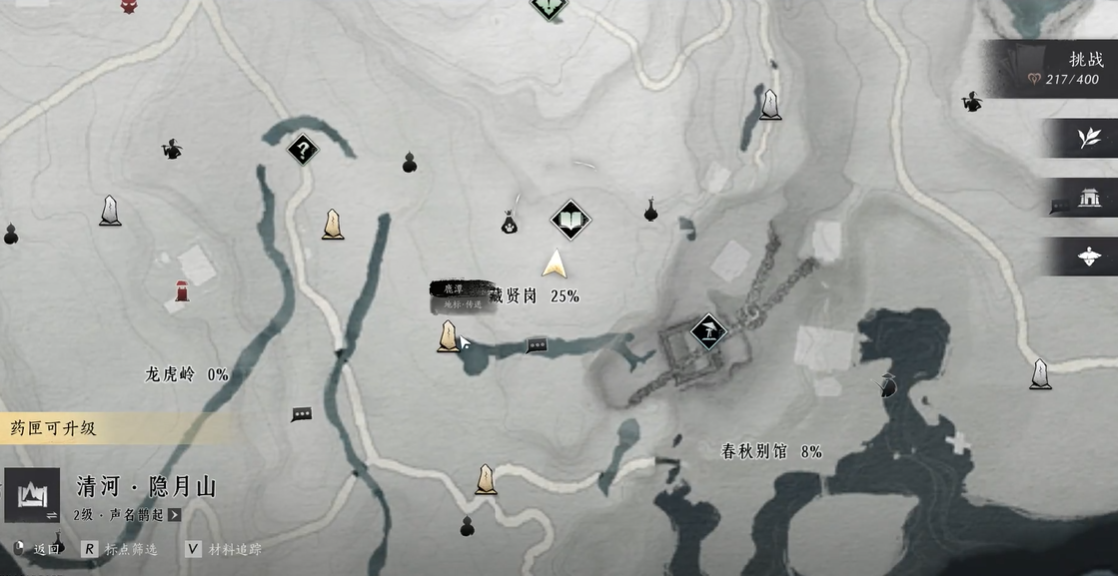Switch region with the 清河 map icon
The image size is (1118, 576).
(31, 495)
